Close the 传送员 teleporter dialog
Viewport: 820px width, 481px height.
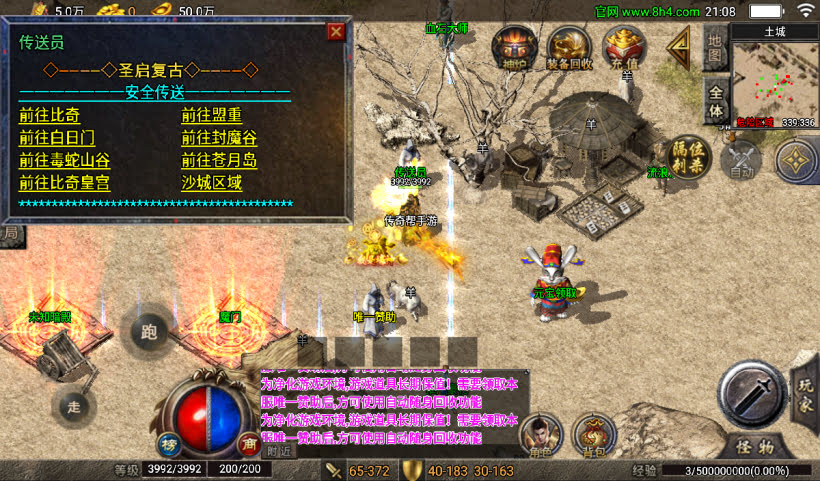(336, 31)
